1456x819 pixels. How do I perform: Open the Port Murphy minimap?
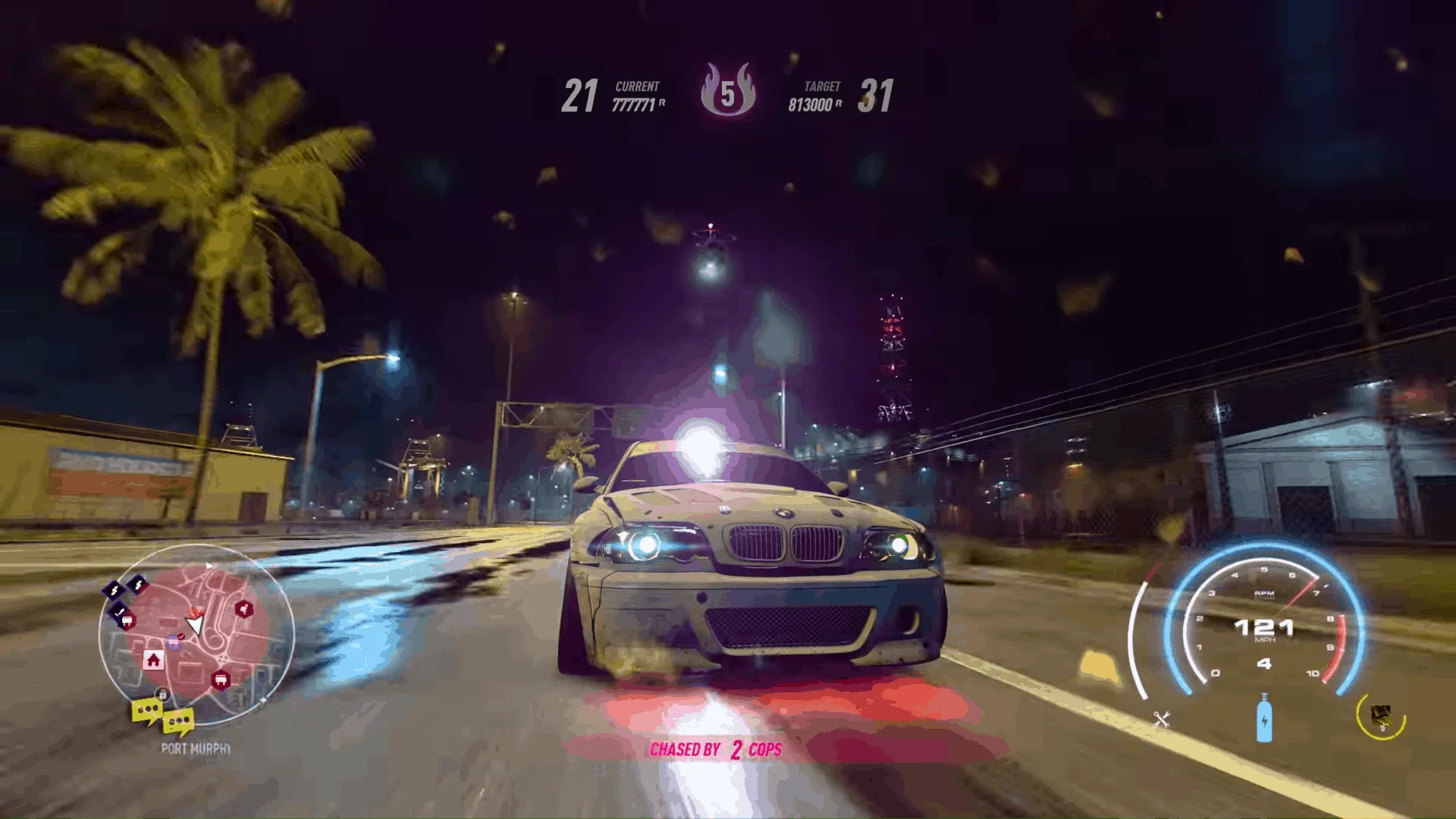(x=196, y=632)
